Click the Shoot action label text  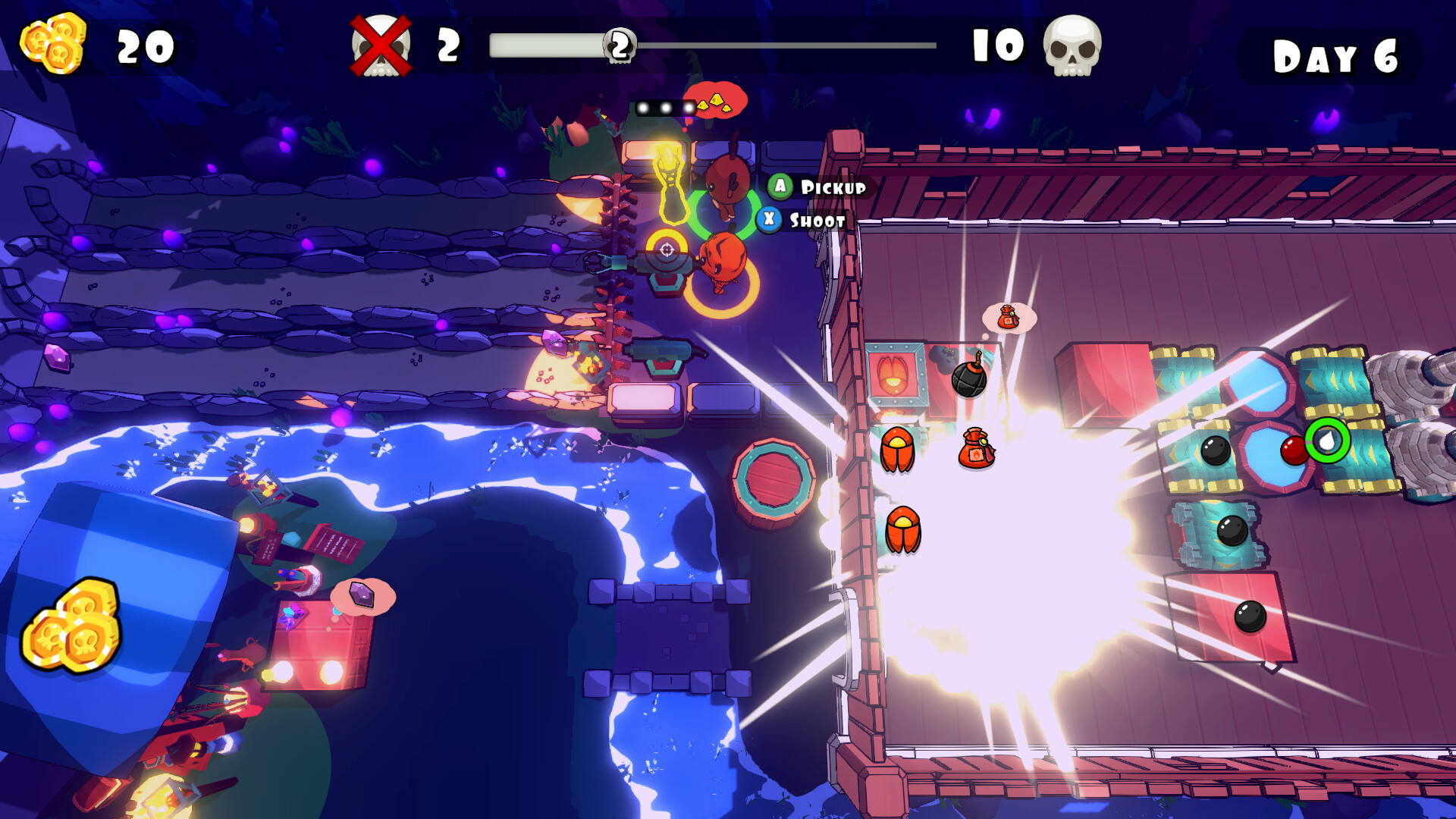click(x=817, y=221)
